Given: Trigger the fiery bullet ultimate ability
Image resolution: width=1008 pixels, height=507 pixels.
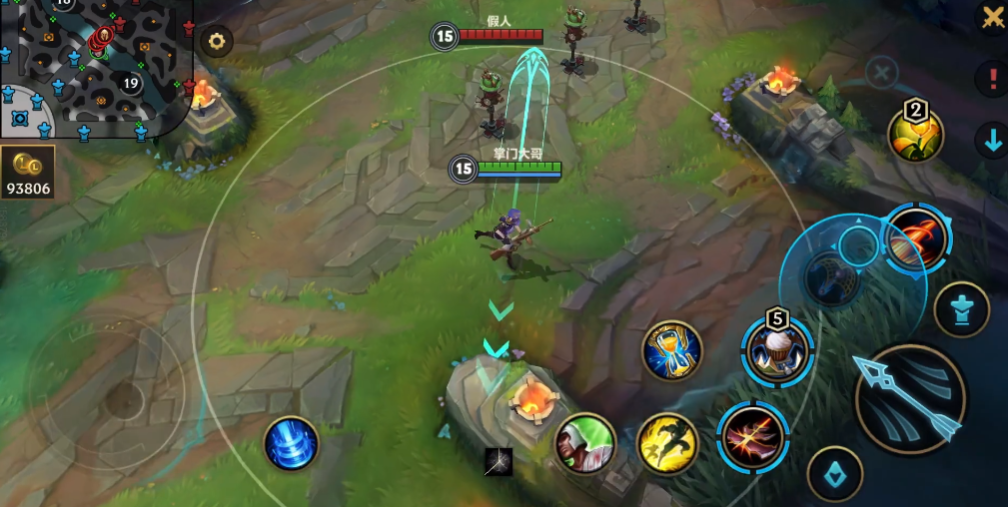Looking at the screenshot, I should [916, 238].
